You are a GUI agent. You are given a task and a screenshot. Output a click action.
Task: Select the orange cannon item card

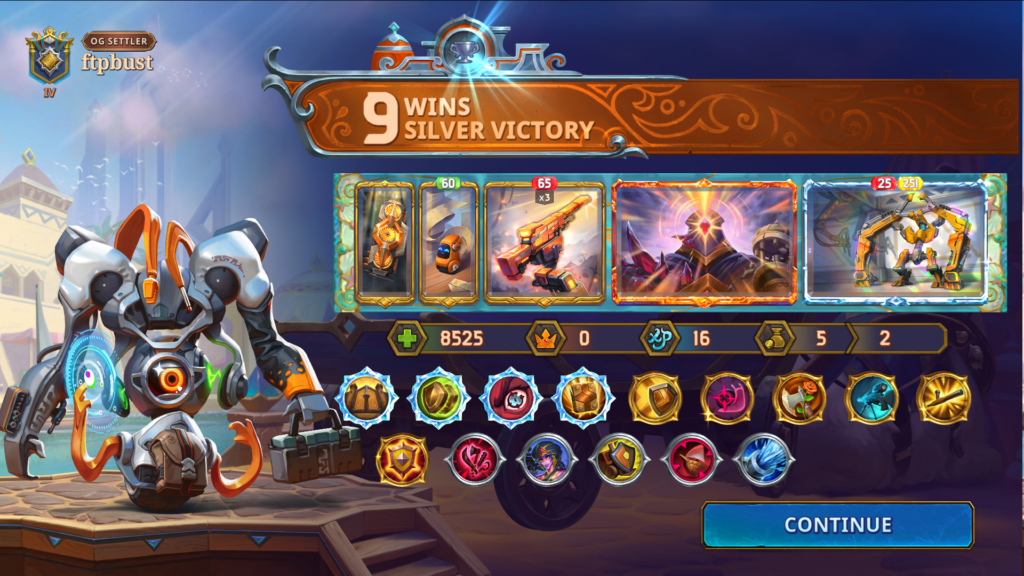click(544, 242)
